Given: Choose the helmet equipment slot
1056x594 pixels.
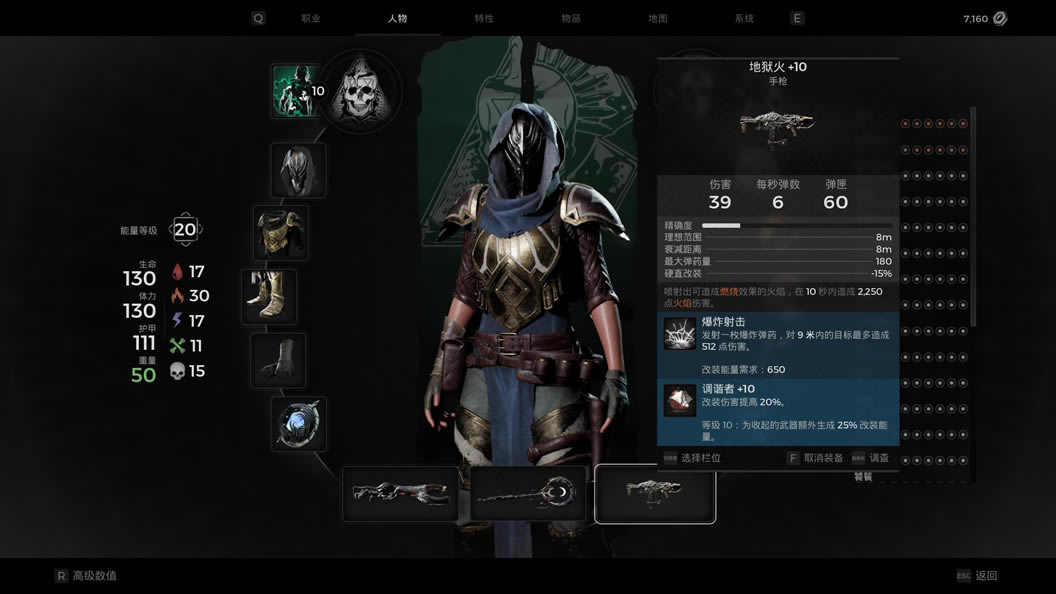Looking at the screenshot, I should 298,170.
